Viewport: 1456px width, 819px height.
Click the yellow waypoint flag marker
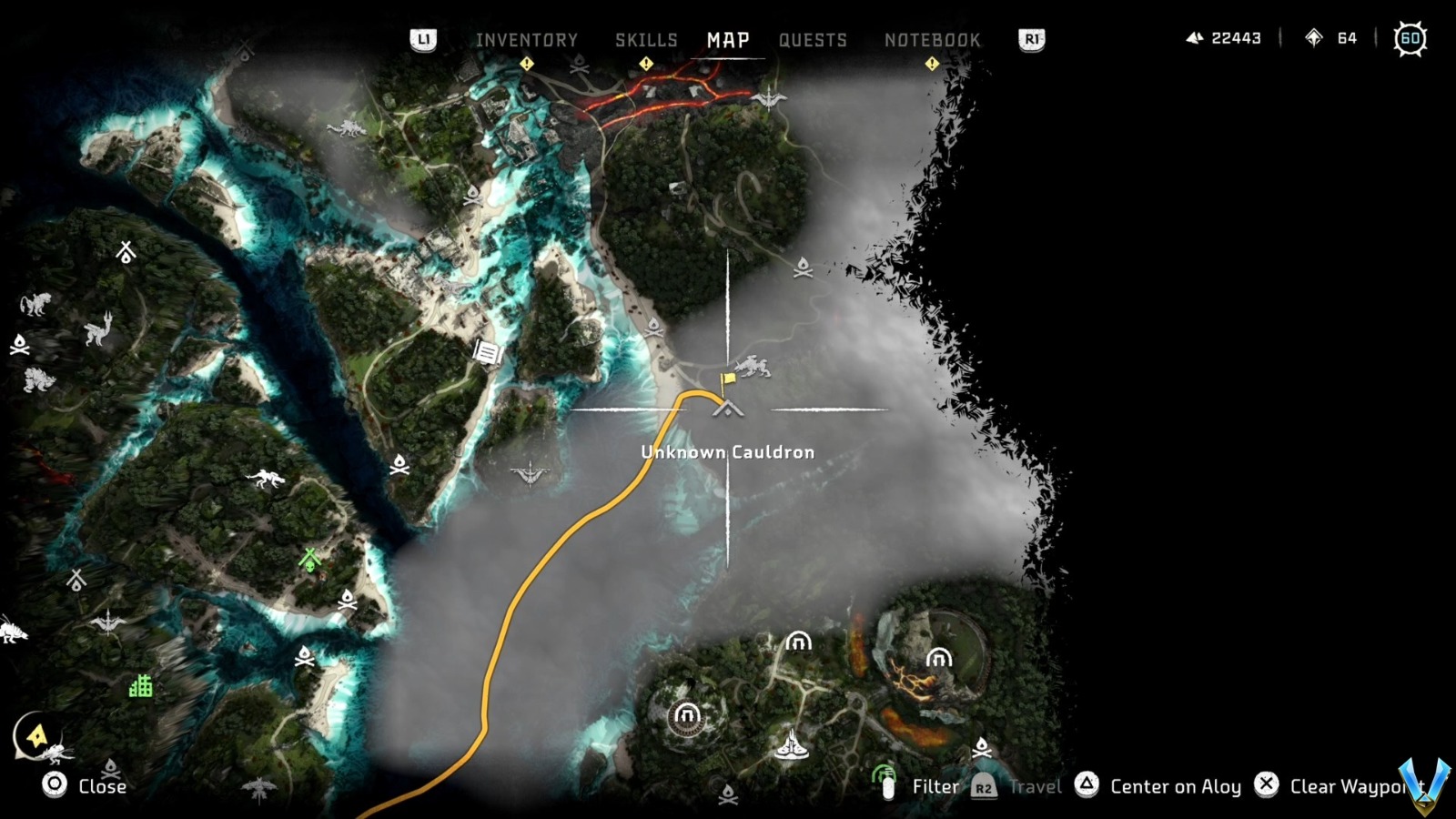729,380
